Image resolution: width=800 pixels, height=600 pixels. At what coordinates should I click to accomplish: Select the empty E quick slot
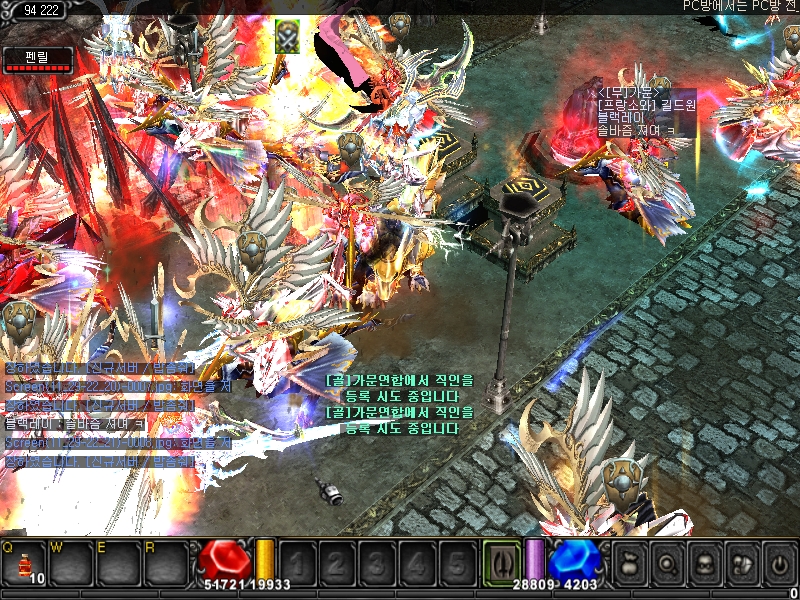(x=118, y=564)
